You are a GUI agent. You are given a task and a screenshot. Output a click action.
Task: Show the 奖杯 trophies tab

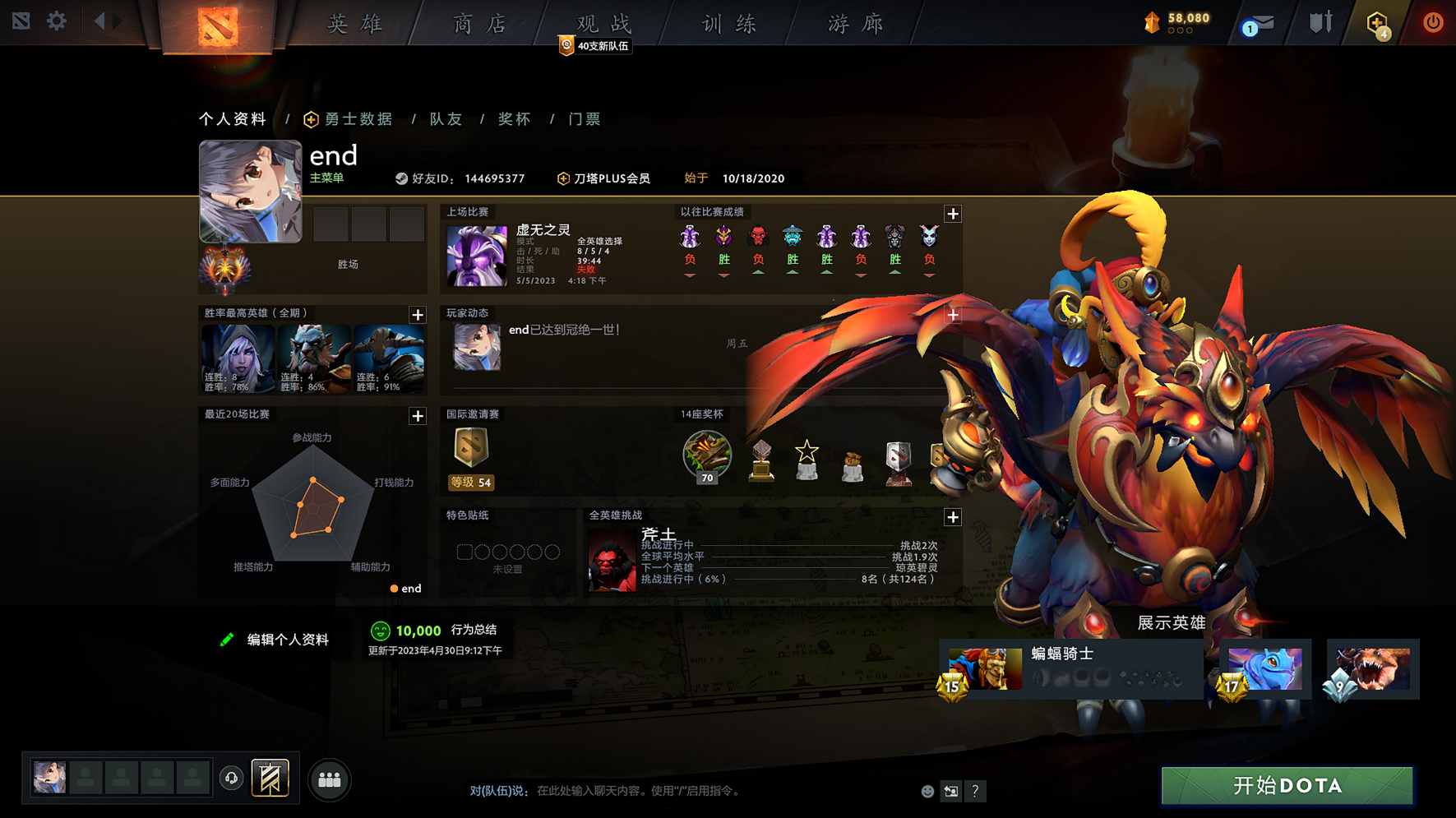[515, 119]
